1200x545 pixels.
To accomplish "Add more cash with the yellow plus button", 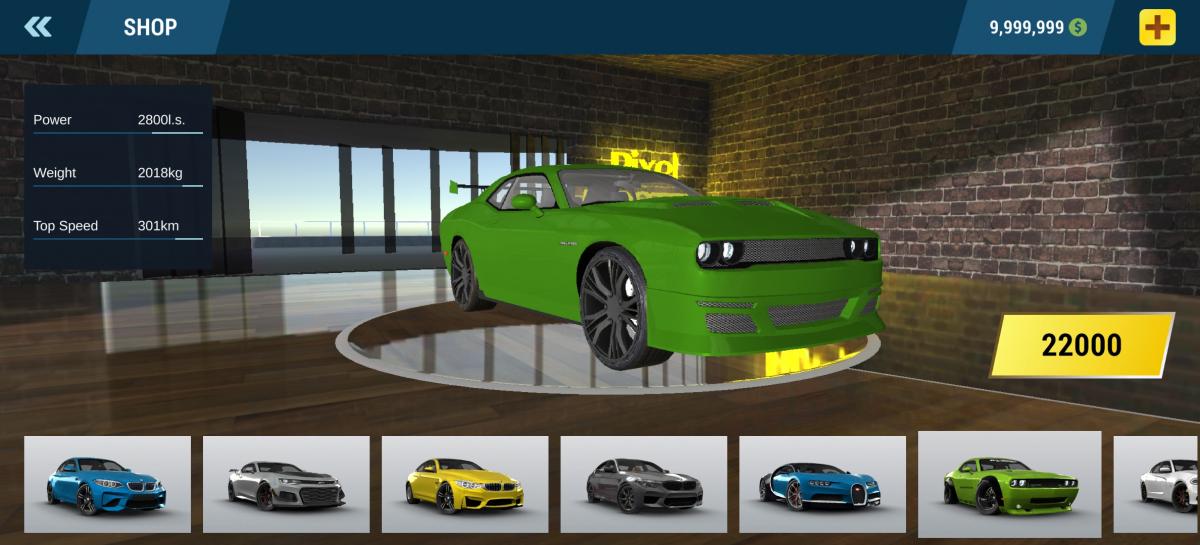I will click(x=1157, y=27).
